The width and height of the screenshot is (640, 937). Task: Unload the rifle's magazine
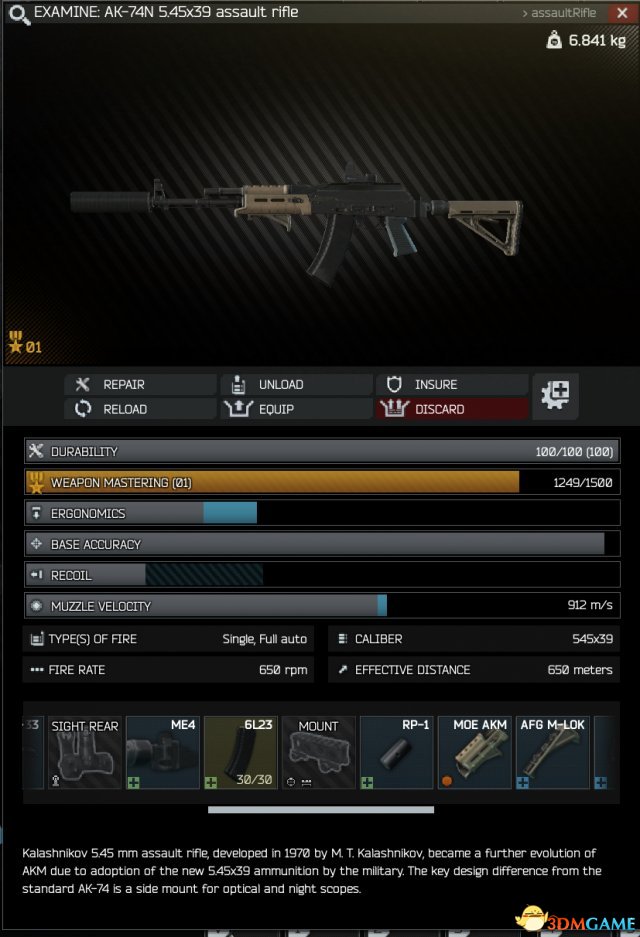[296, 384]
